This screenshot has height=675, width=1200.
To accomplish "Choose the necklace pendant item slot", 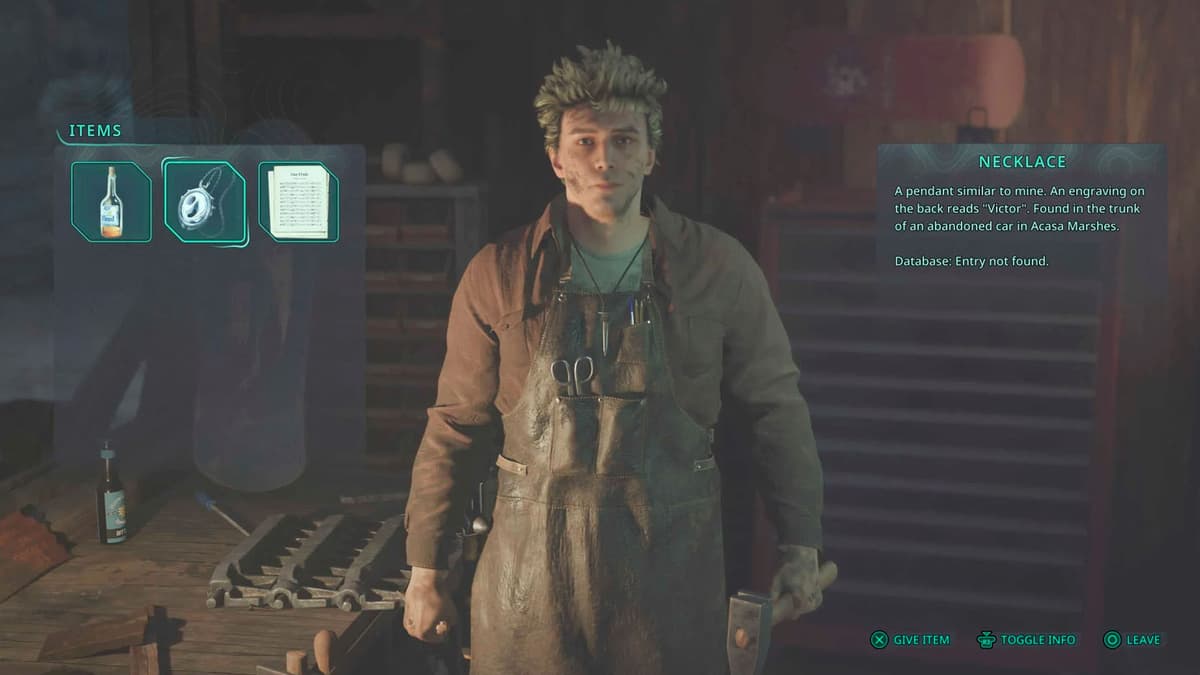I will pos(205,202).
